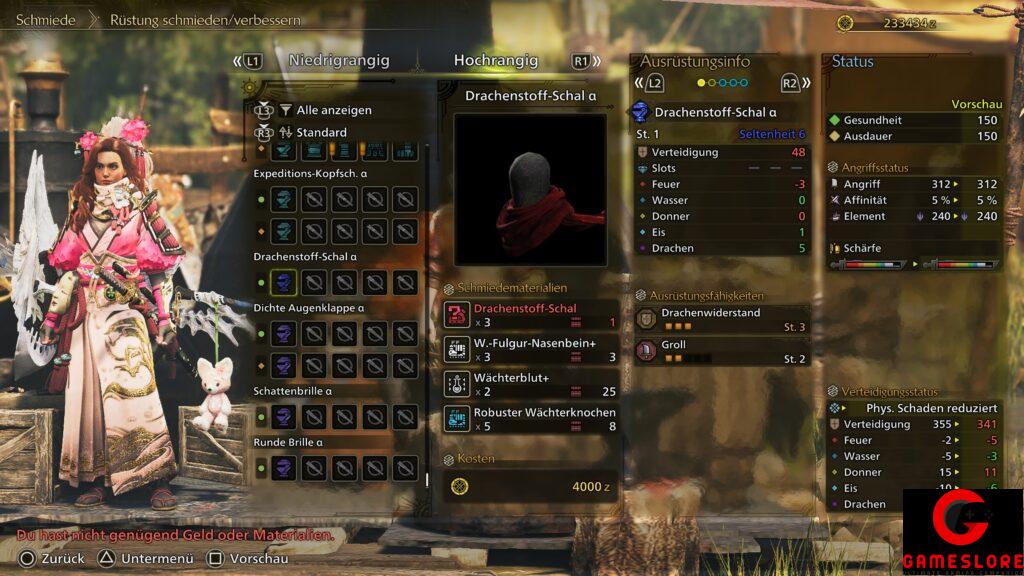1024x576 pixels.
Task: Change the Standard sort order
Action: [x=321, y=132]
